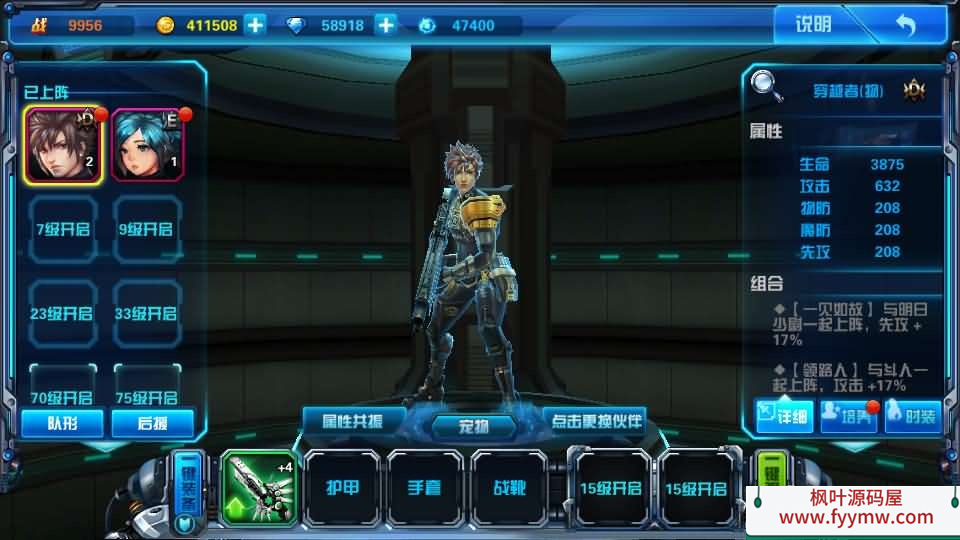Add gold coins with plus button

click(x=256, y=25)
